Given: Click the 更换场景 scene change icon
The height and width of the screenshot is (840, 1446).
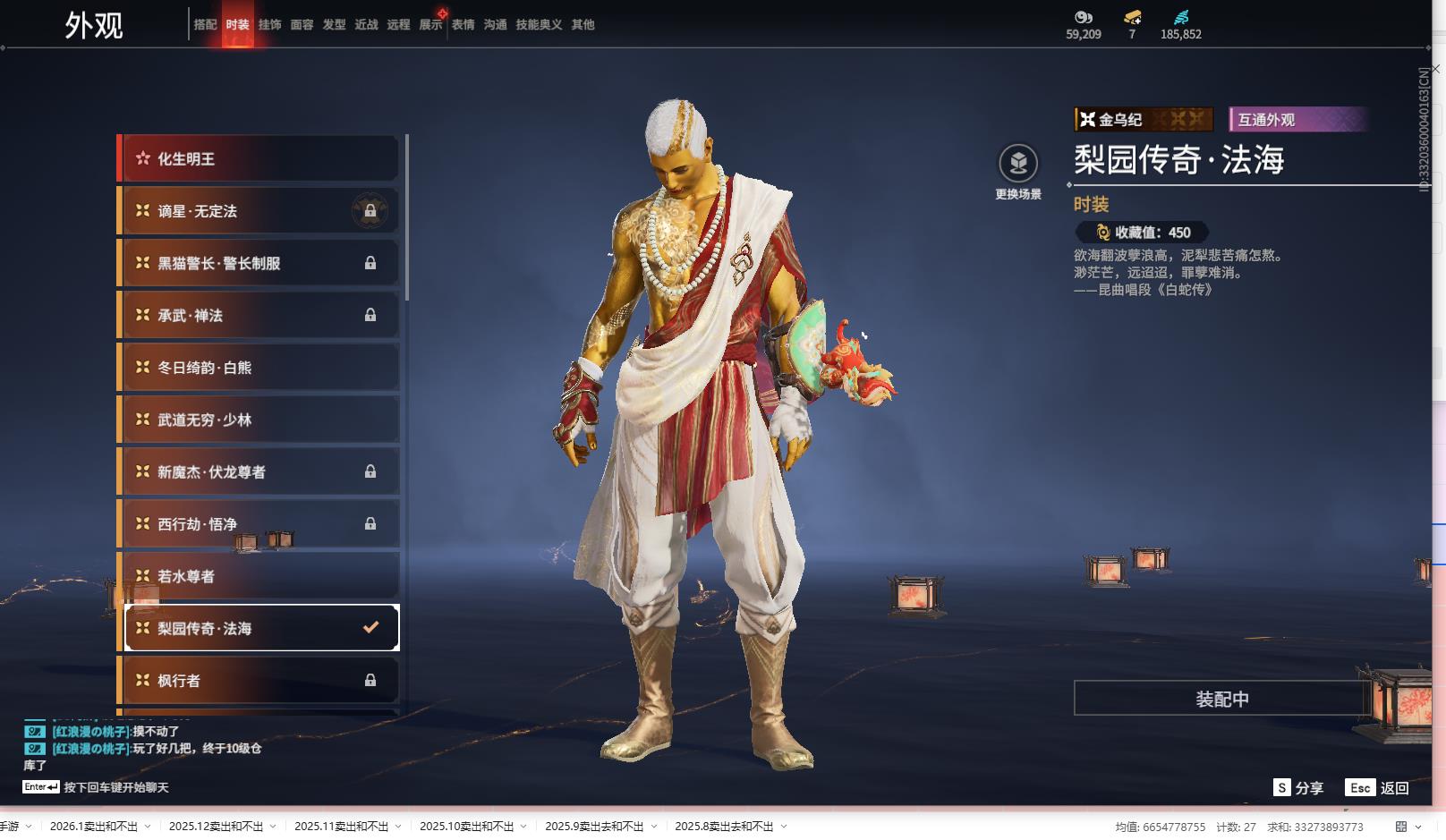Looking at the screenshot, I should [1018, 165].
